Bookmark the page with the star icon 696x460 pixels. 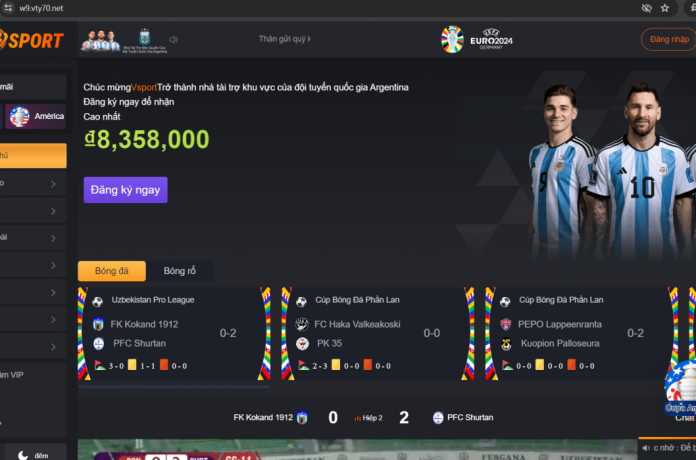[x=666, y=7]
